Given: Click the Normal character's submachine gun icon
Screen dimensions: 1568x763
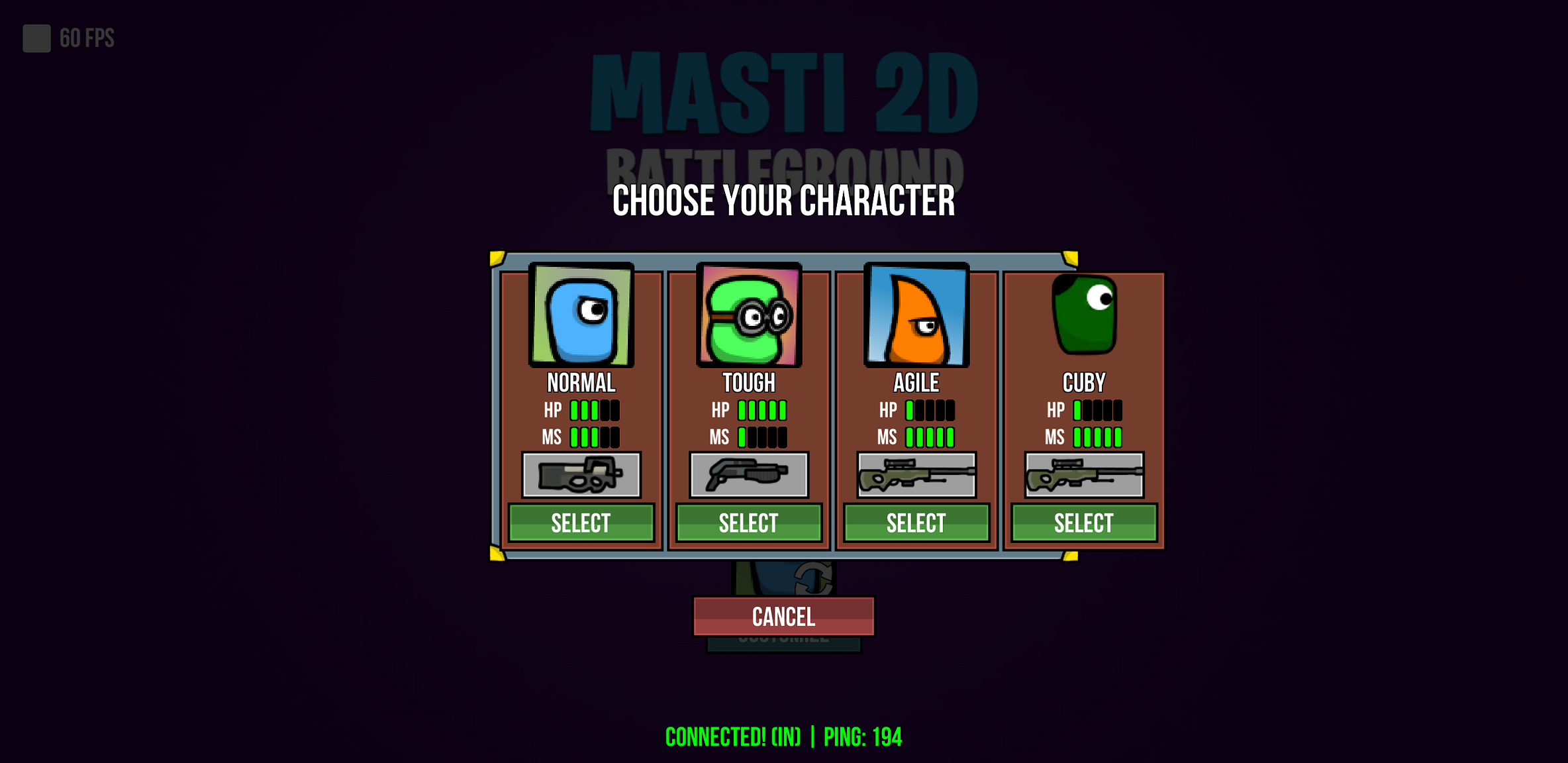Looking at the screenshot, I should 581,475.
